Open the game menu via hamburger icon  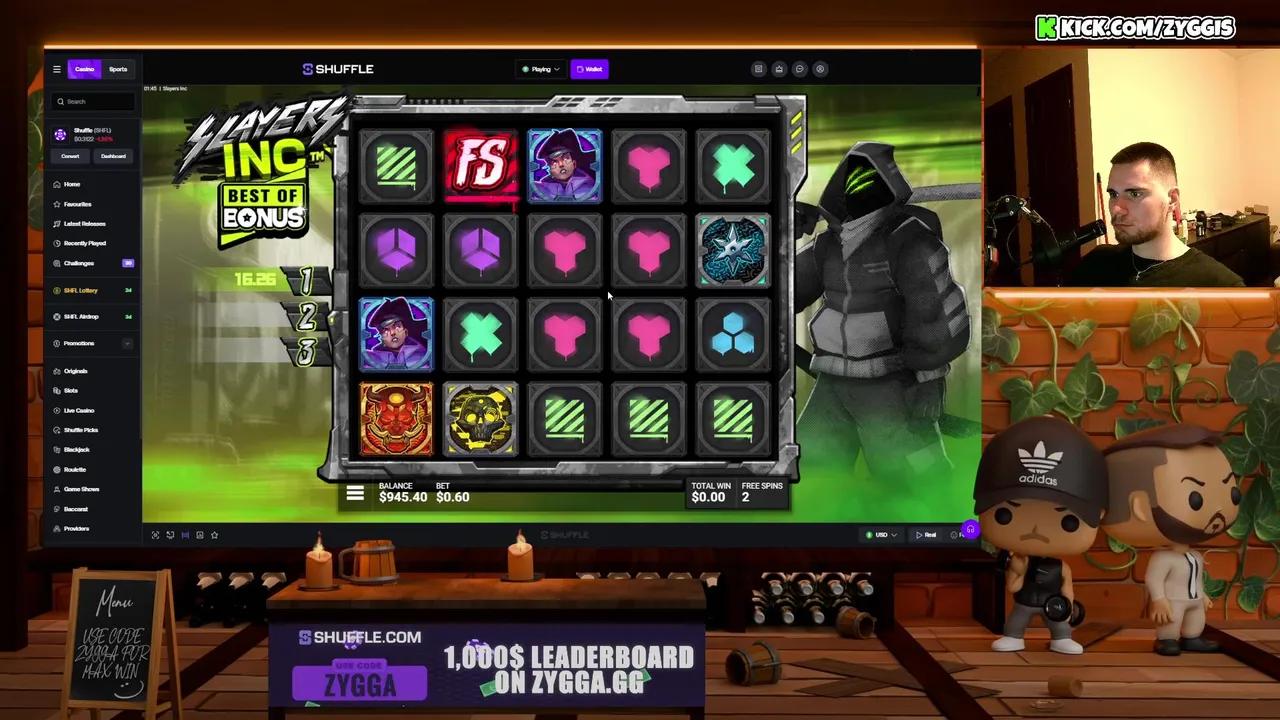click(x=355, y=492)
